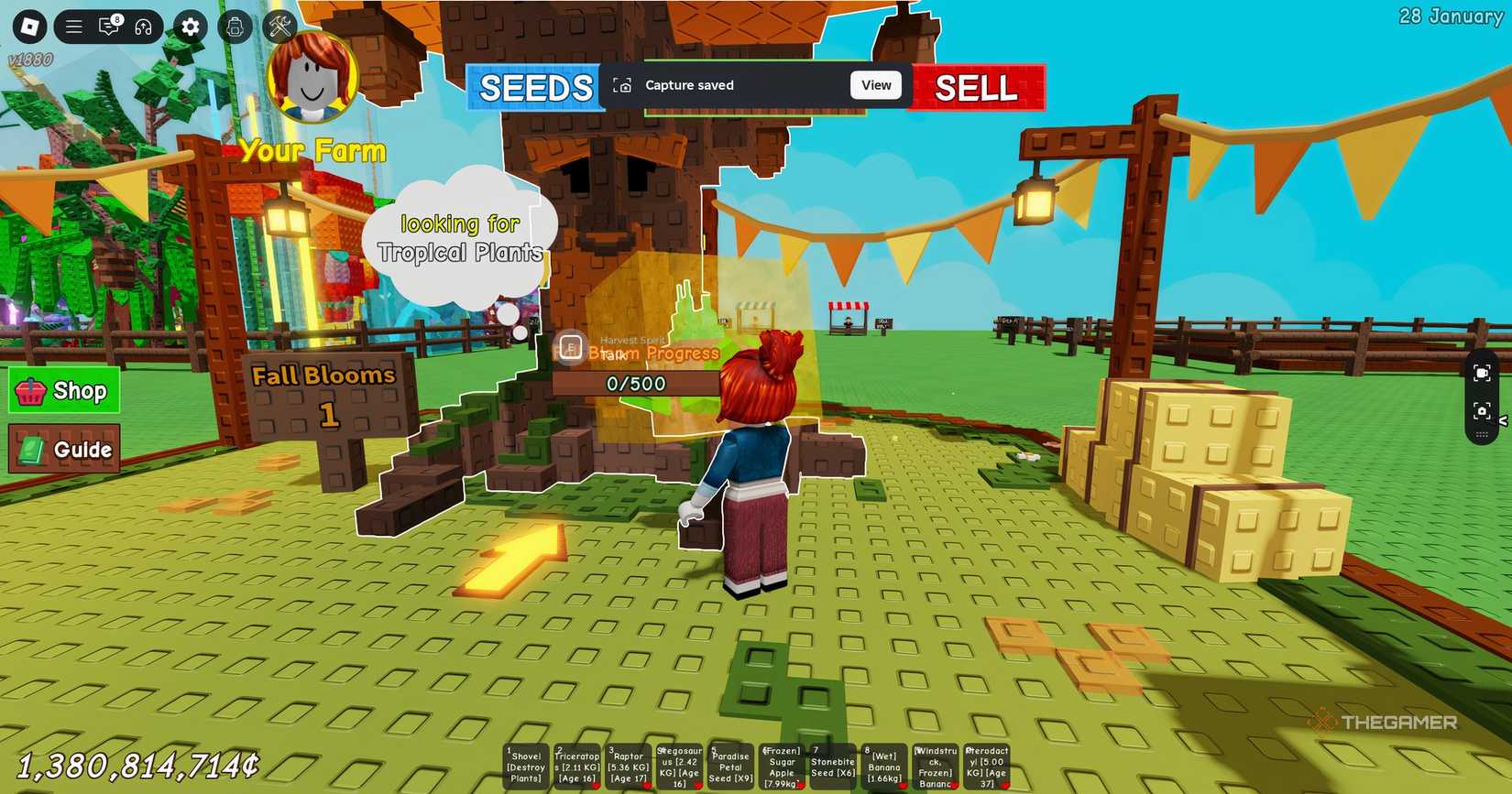Open the Roblox main menu icon

coord(27,27)
